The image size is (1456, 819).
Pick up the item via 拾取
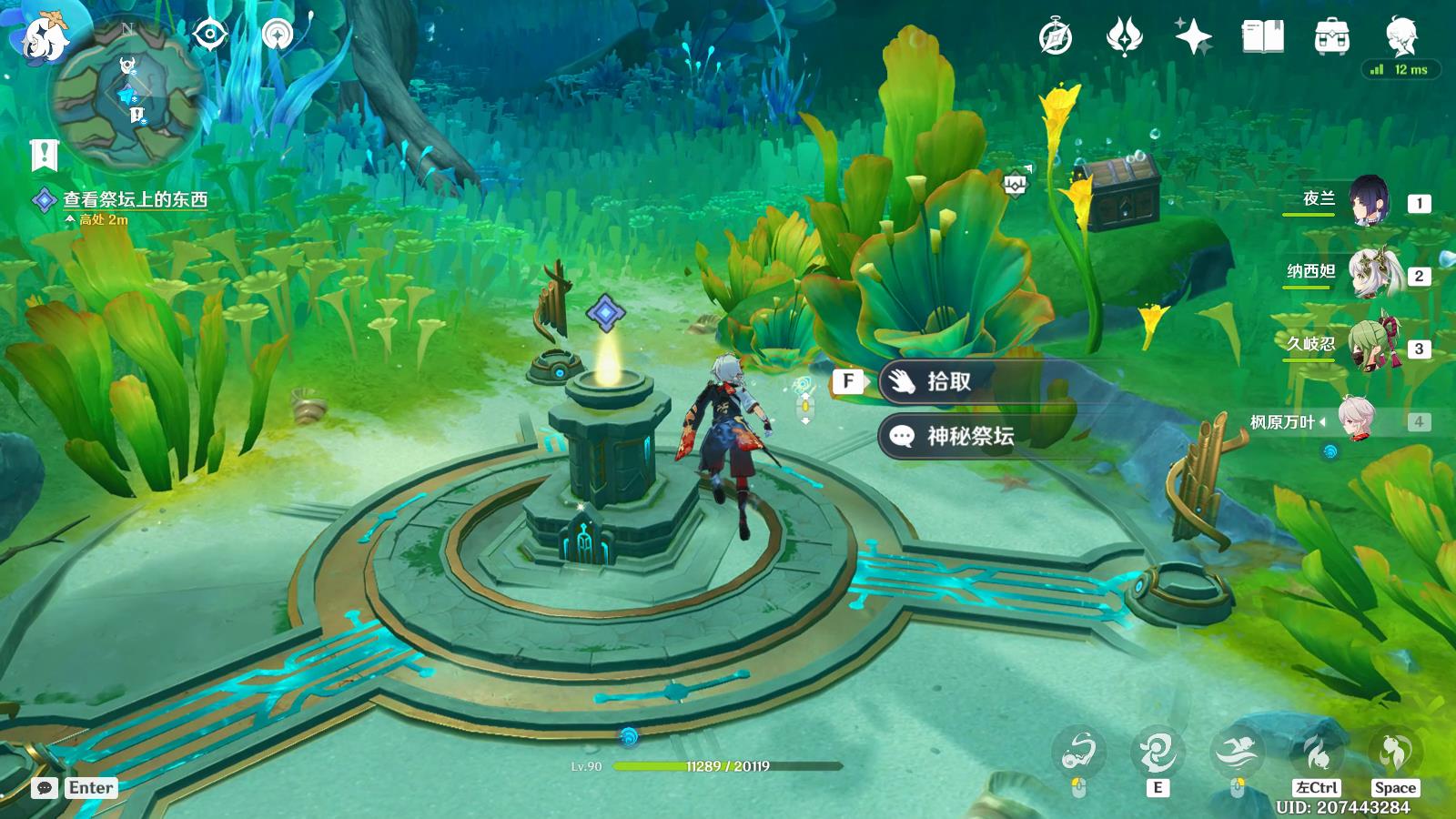coord(948,381)
